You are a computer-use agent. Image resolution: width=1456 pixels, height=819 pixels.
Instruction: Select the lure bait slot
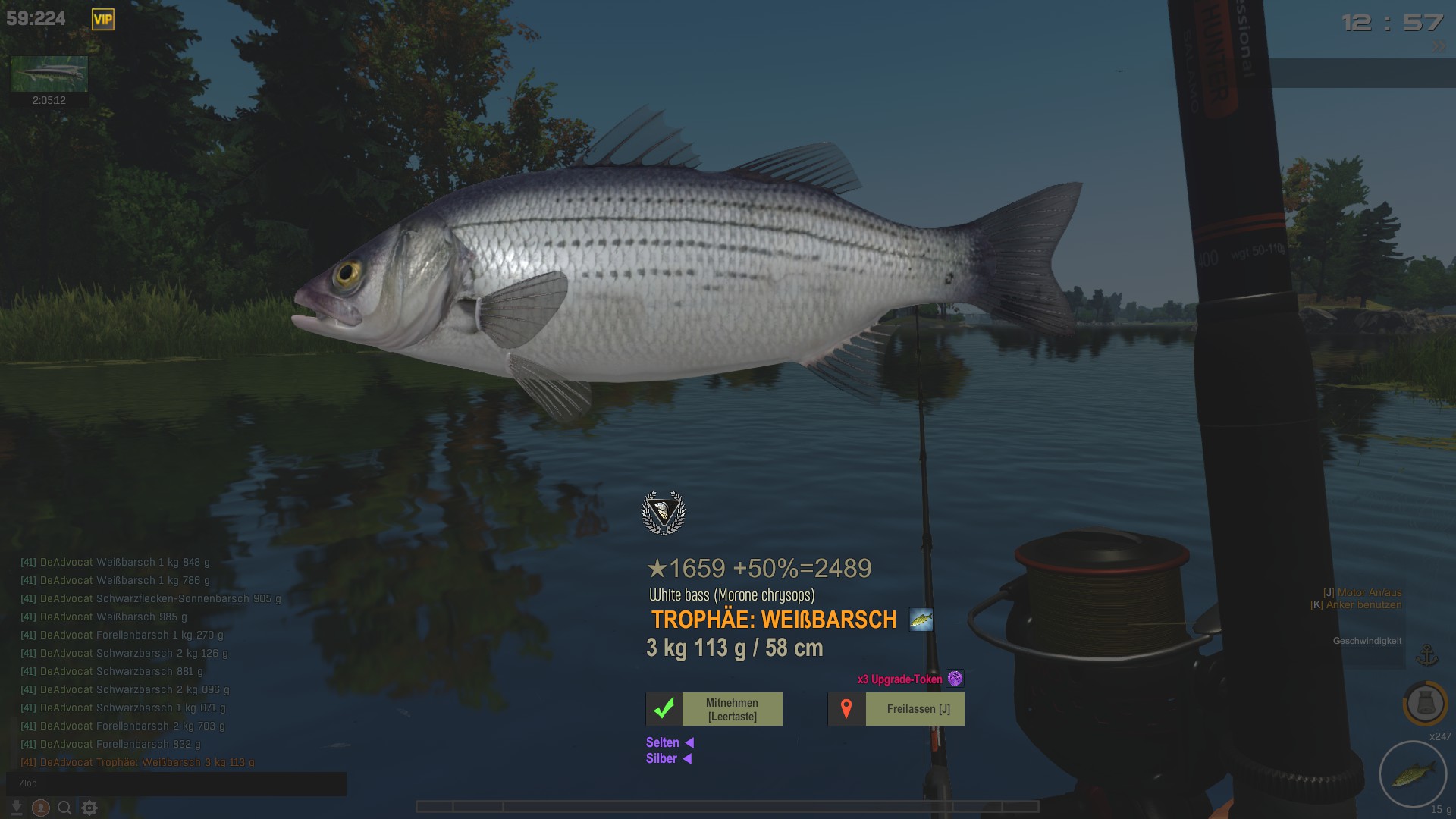[x=1413, y=774]
